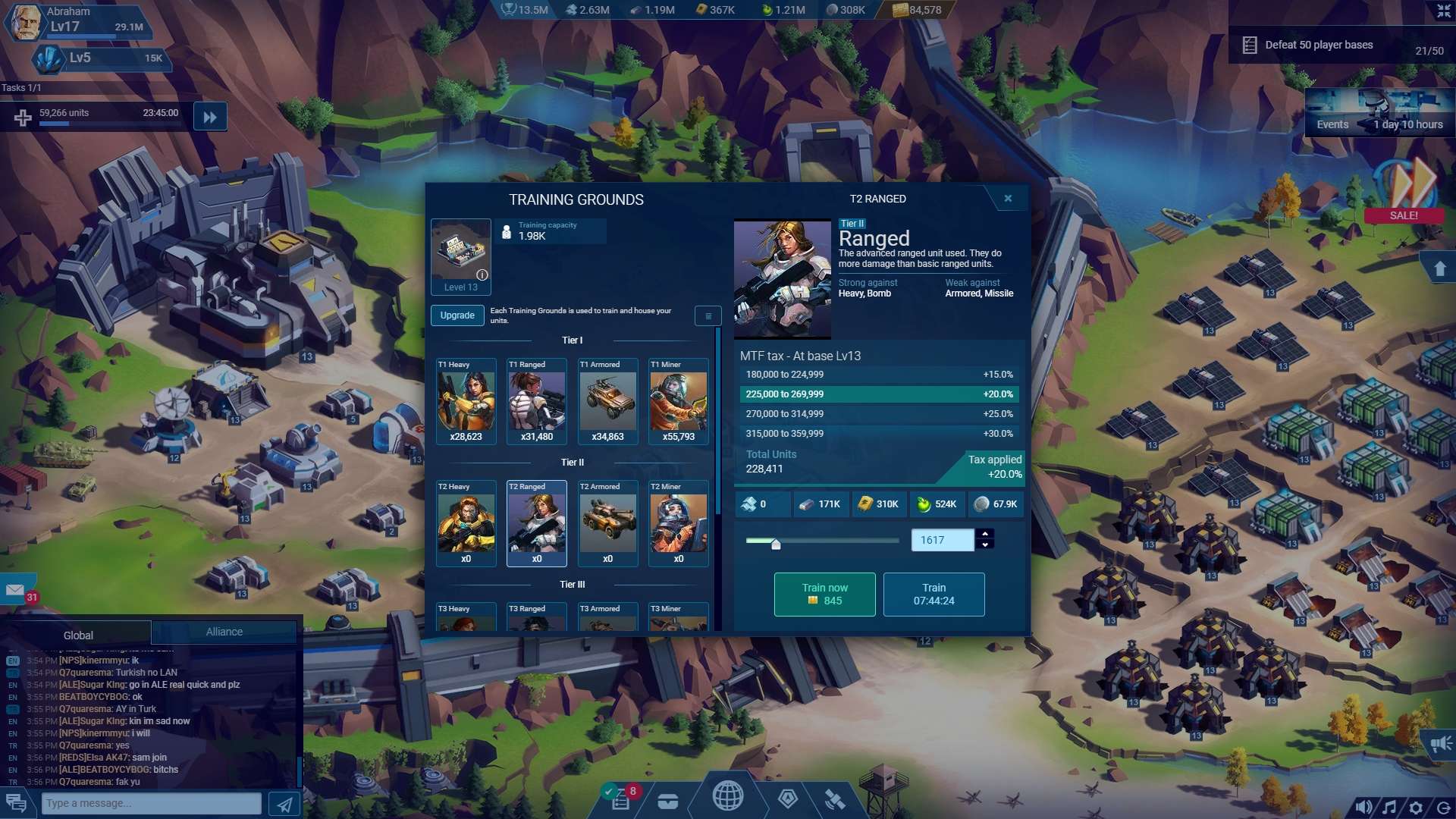Send the chat message
This screenshot has height=819, width=1456.
[x=284, y=804]
